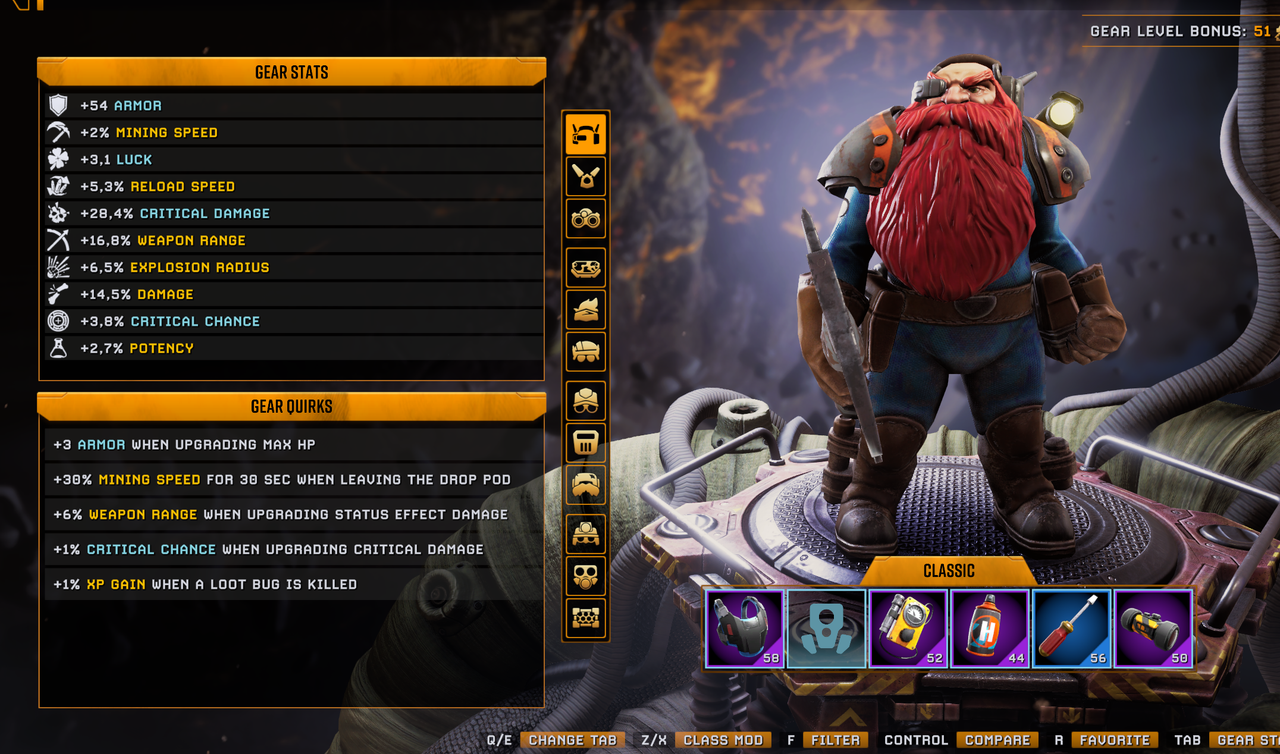Select the empty gas mask gear slot
Image resolution: width=1280 pixels, height=754 pixels.
click(826, 628)
